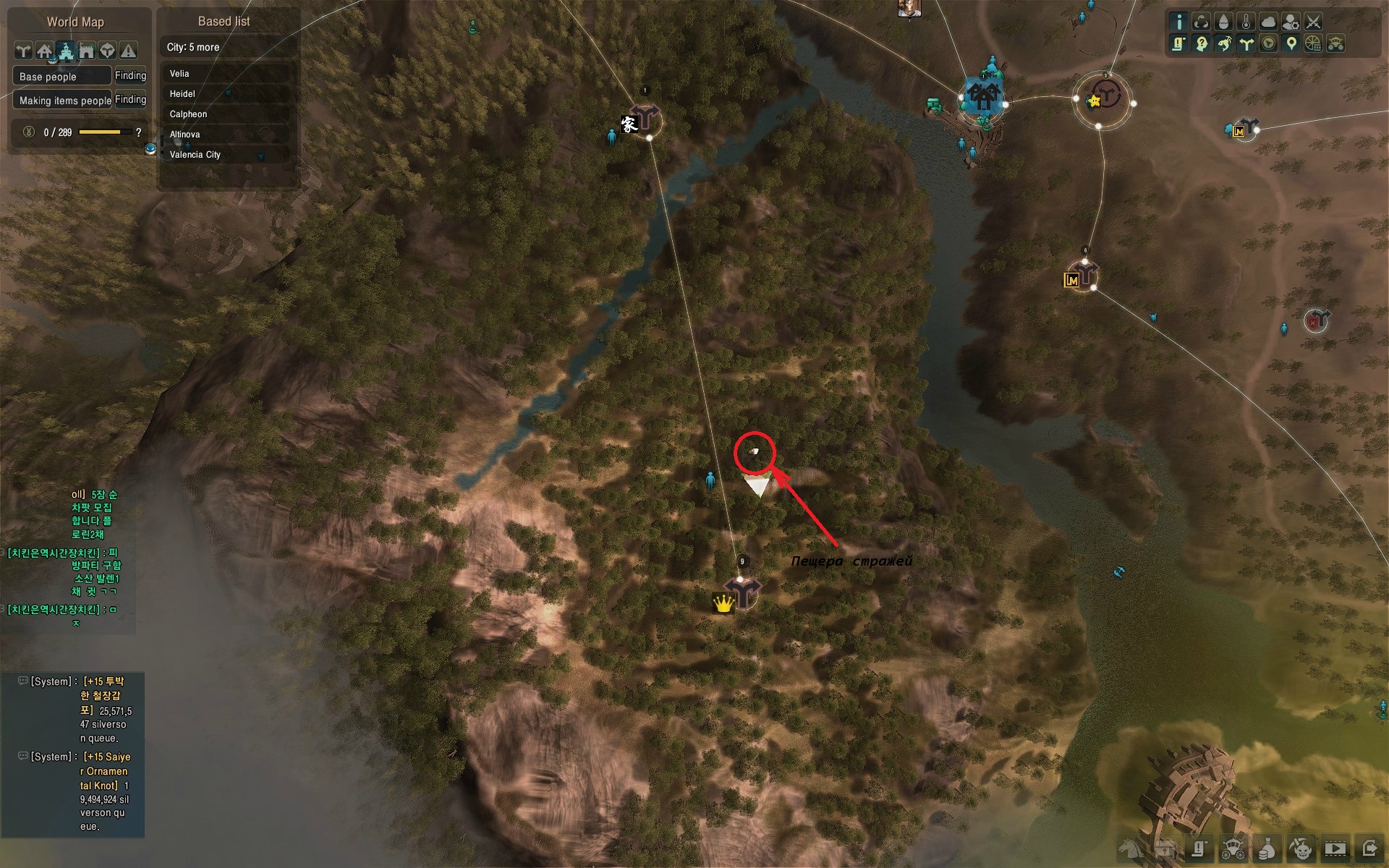
Task: Toggle the crossed swords map filter
Action: pyautogui.click(x=1313, y=22)
